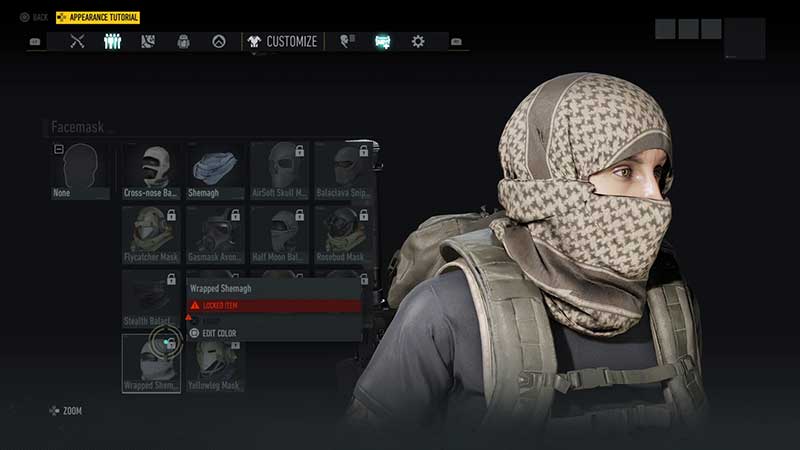800x450 pixels.
Task: Choose the Flycatcher Mask tile
Action: click(x=151, y=234)
